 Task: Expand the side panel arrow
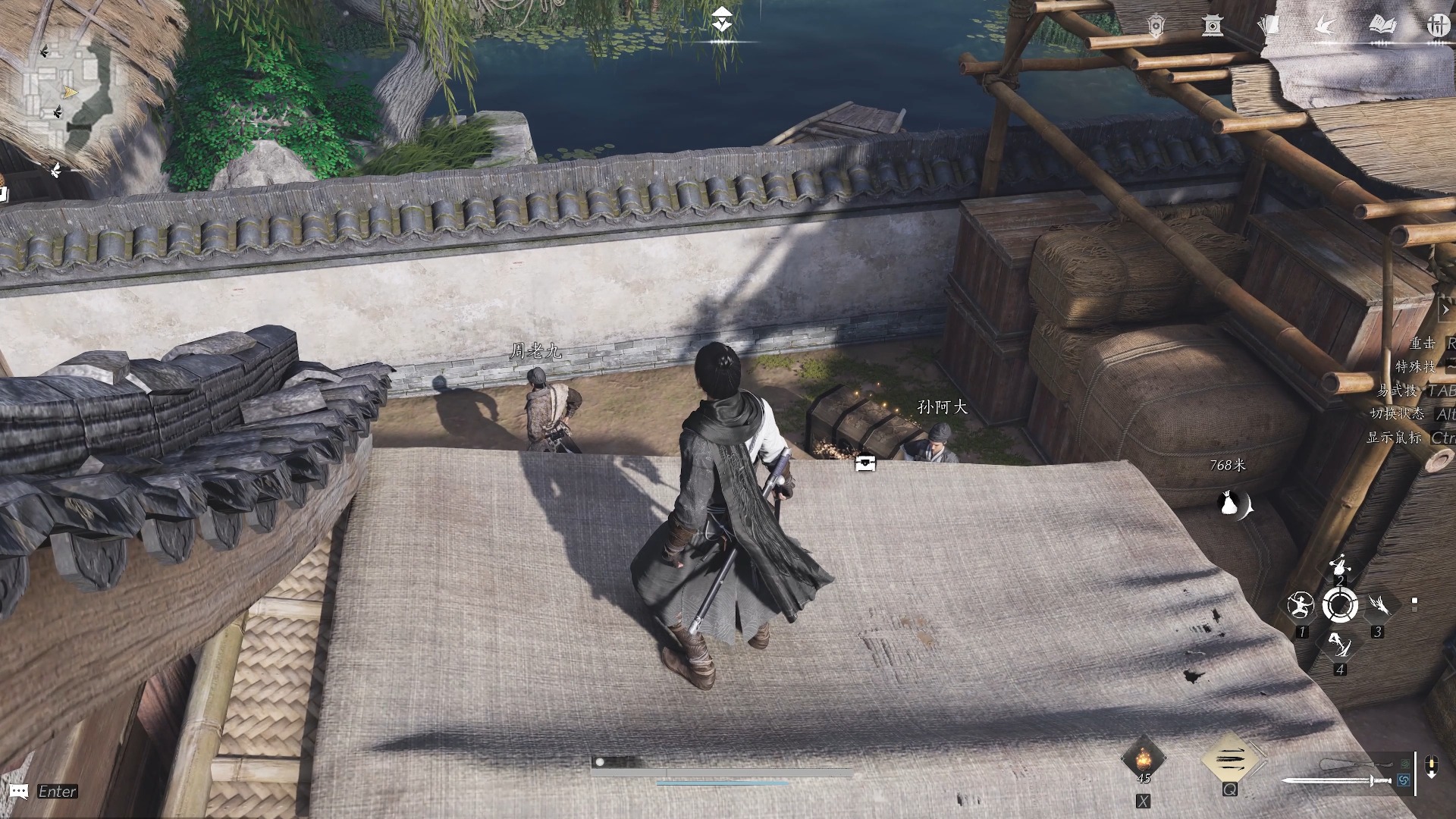(x=1445, y=309)
